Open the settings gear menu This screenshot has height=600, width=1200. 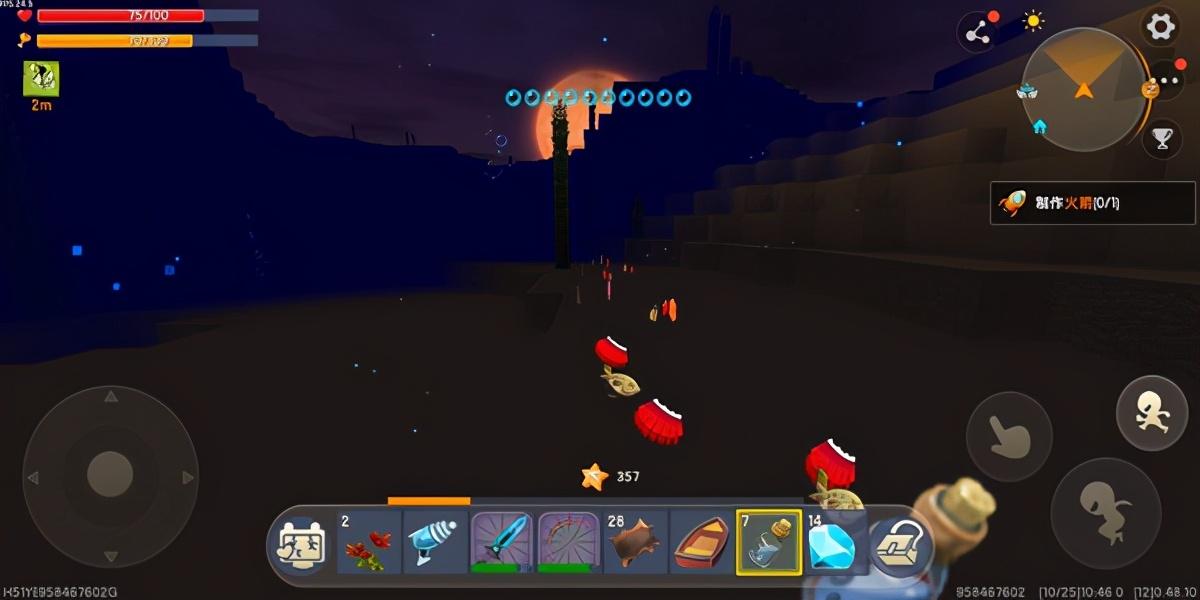pyautogui.click(x=1160, y=26)
